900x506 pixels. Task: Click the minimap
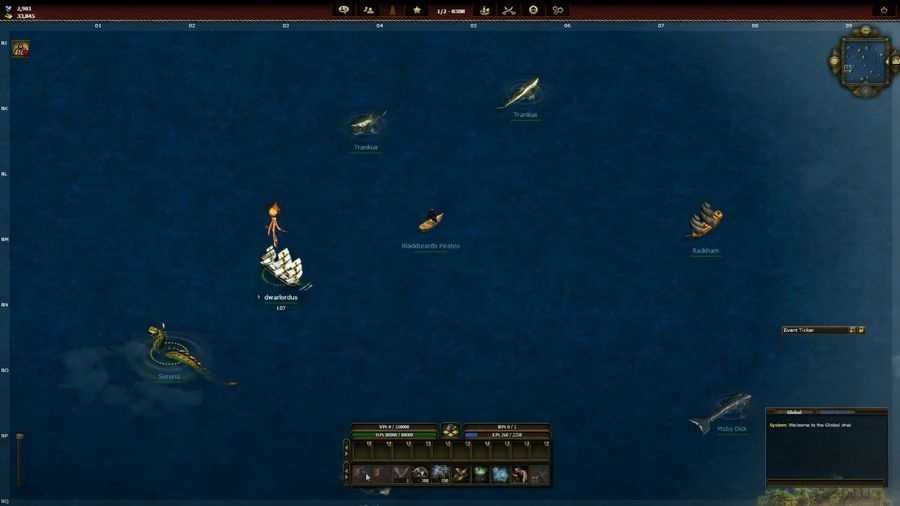pyautogui.click(x=863, y=64)
